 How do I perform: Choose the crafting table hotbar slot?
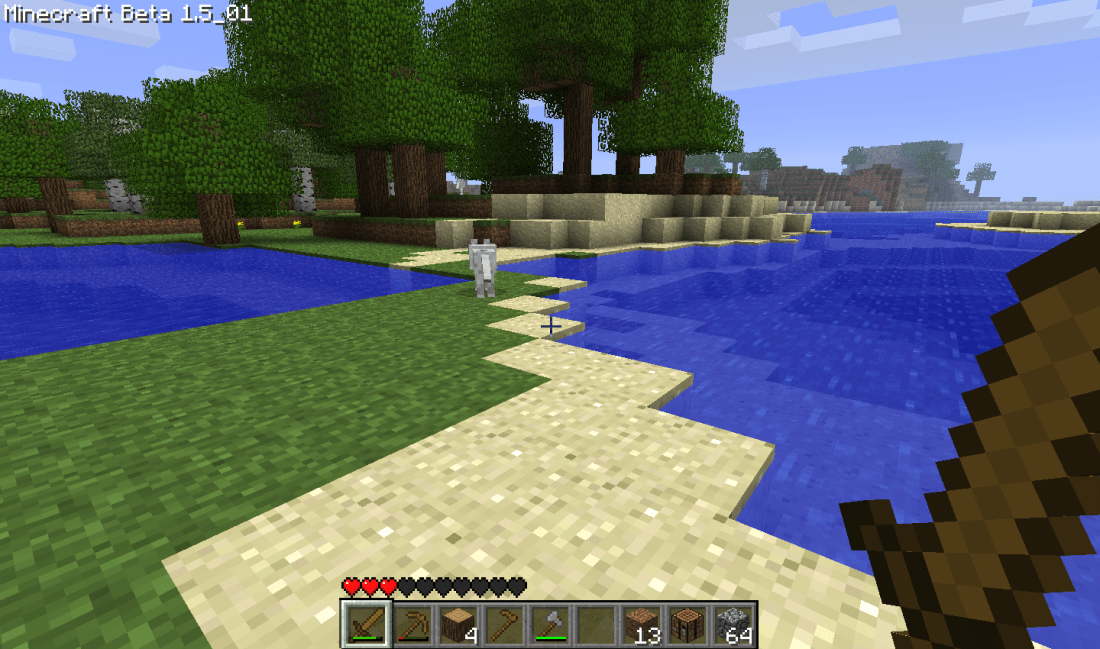click(x=687, y=624)
